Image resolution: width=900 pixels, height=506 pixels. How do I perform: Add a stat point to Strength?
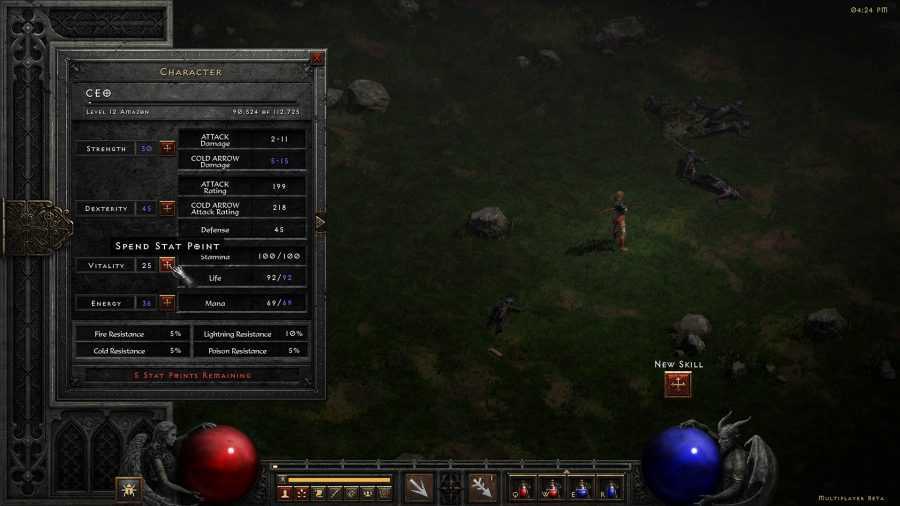167,148
